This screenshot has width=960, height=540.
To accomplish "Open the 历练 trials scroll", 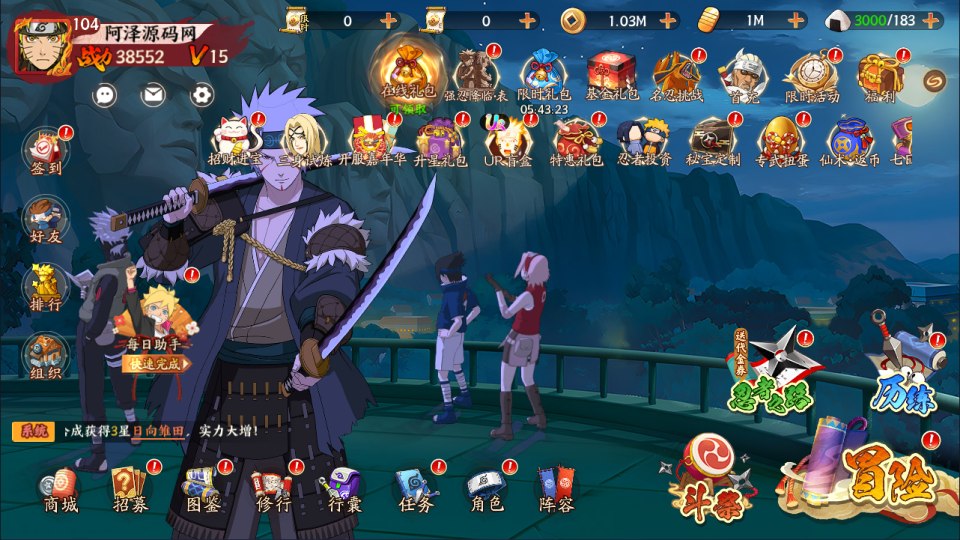I will pyautogui.click(x=903, y=372).
